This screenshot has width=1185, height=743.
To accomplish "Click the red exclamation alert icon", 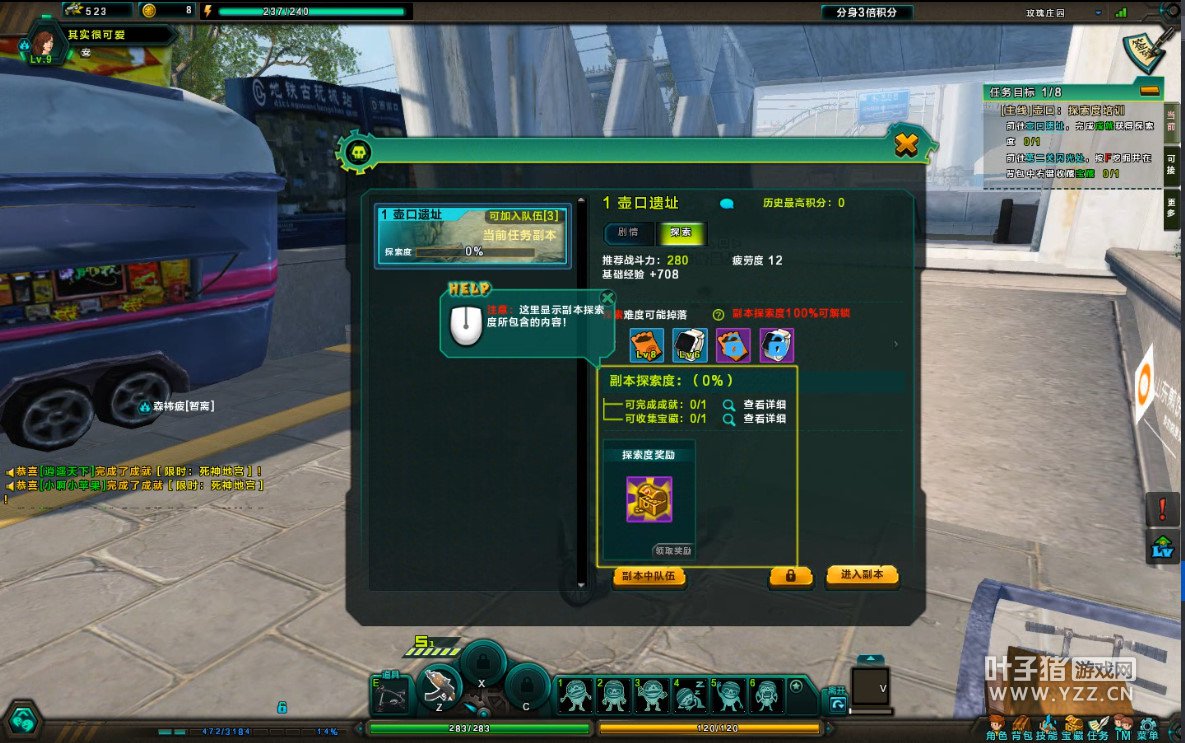I will tap(1161, 509).
